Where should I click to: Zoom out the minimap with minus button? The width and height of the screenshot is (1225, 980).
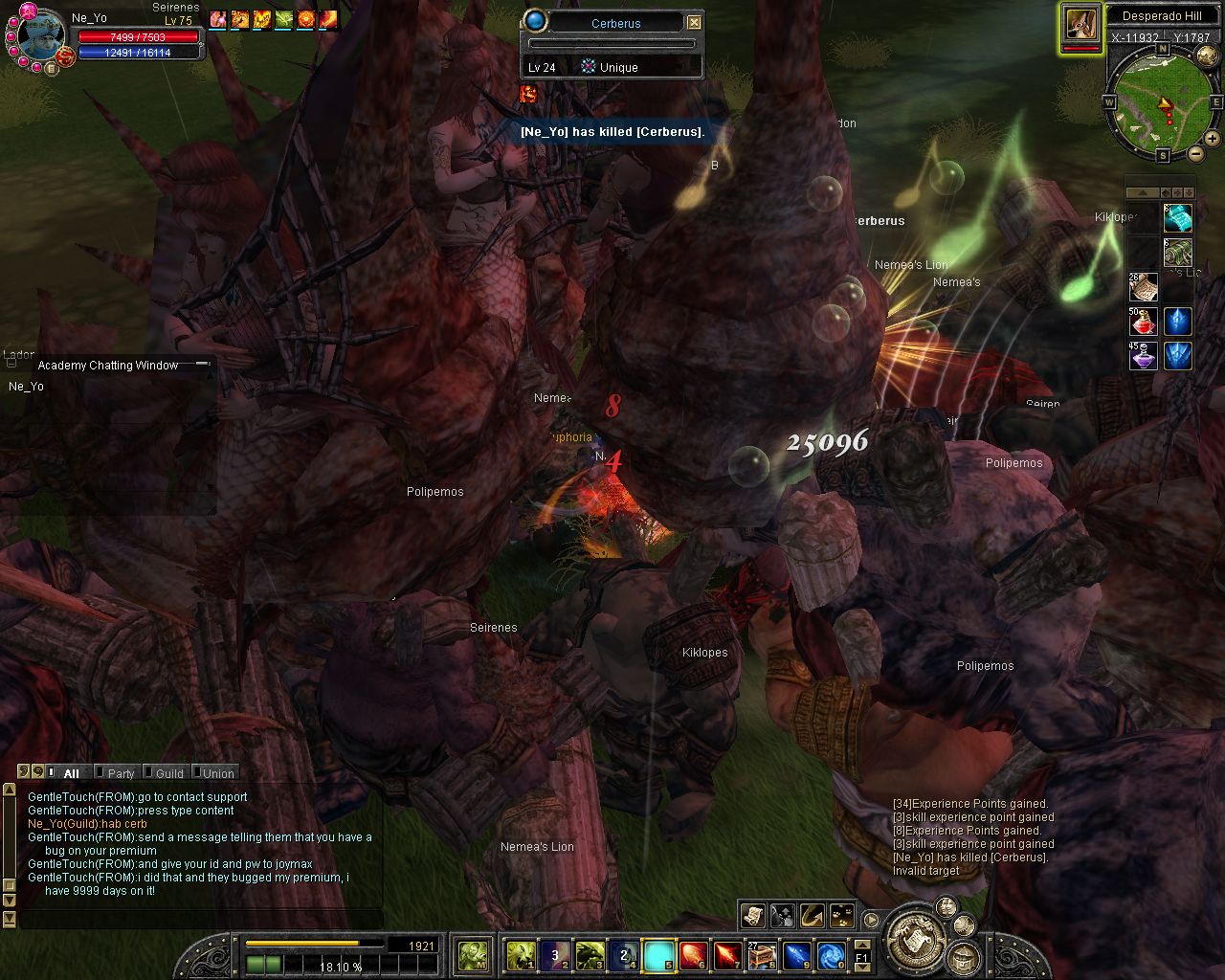tap(1195, 154)
